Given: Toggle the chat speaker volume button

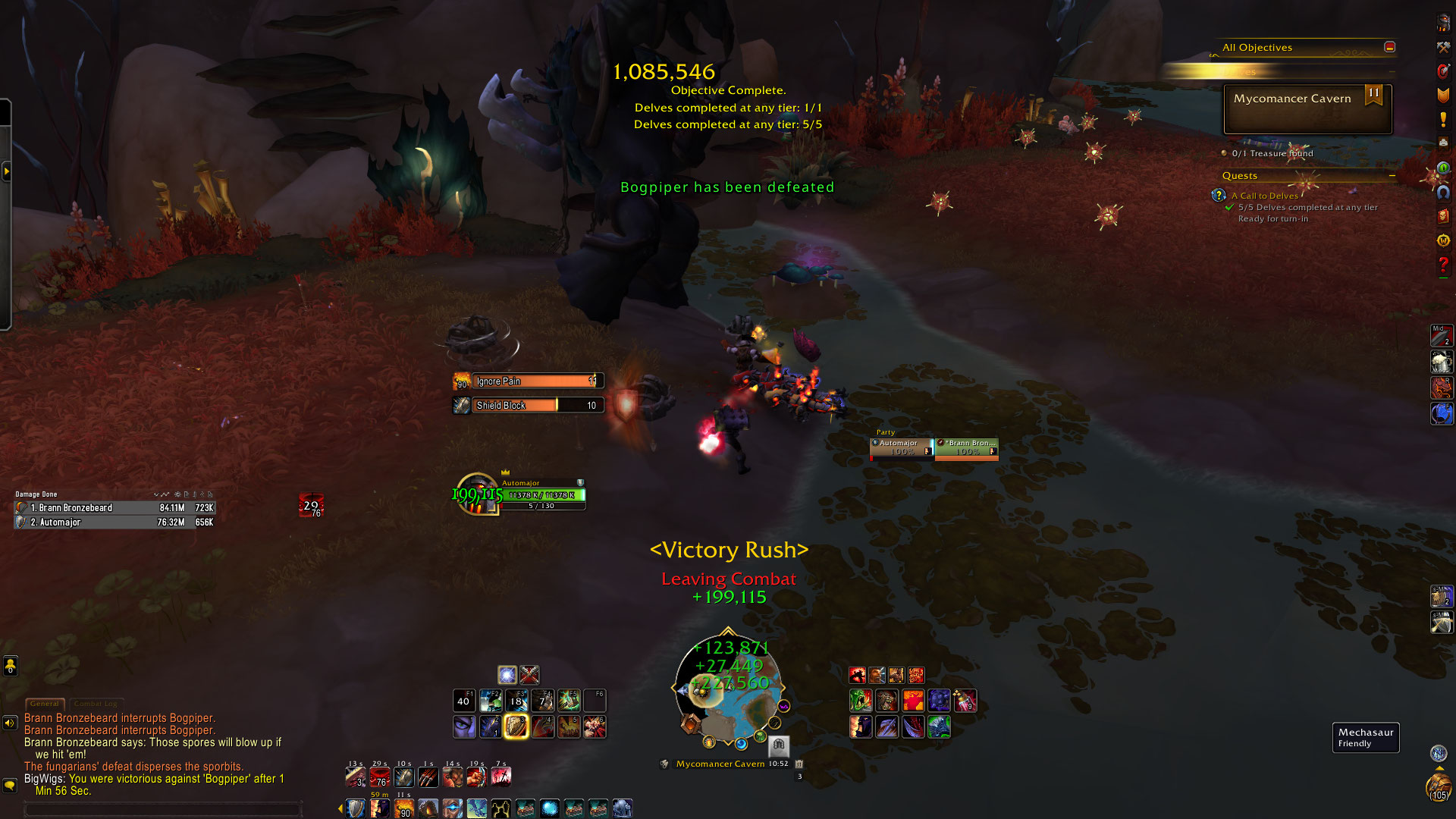Looking at the screenshot, I should tap(10, 723).
